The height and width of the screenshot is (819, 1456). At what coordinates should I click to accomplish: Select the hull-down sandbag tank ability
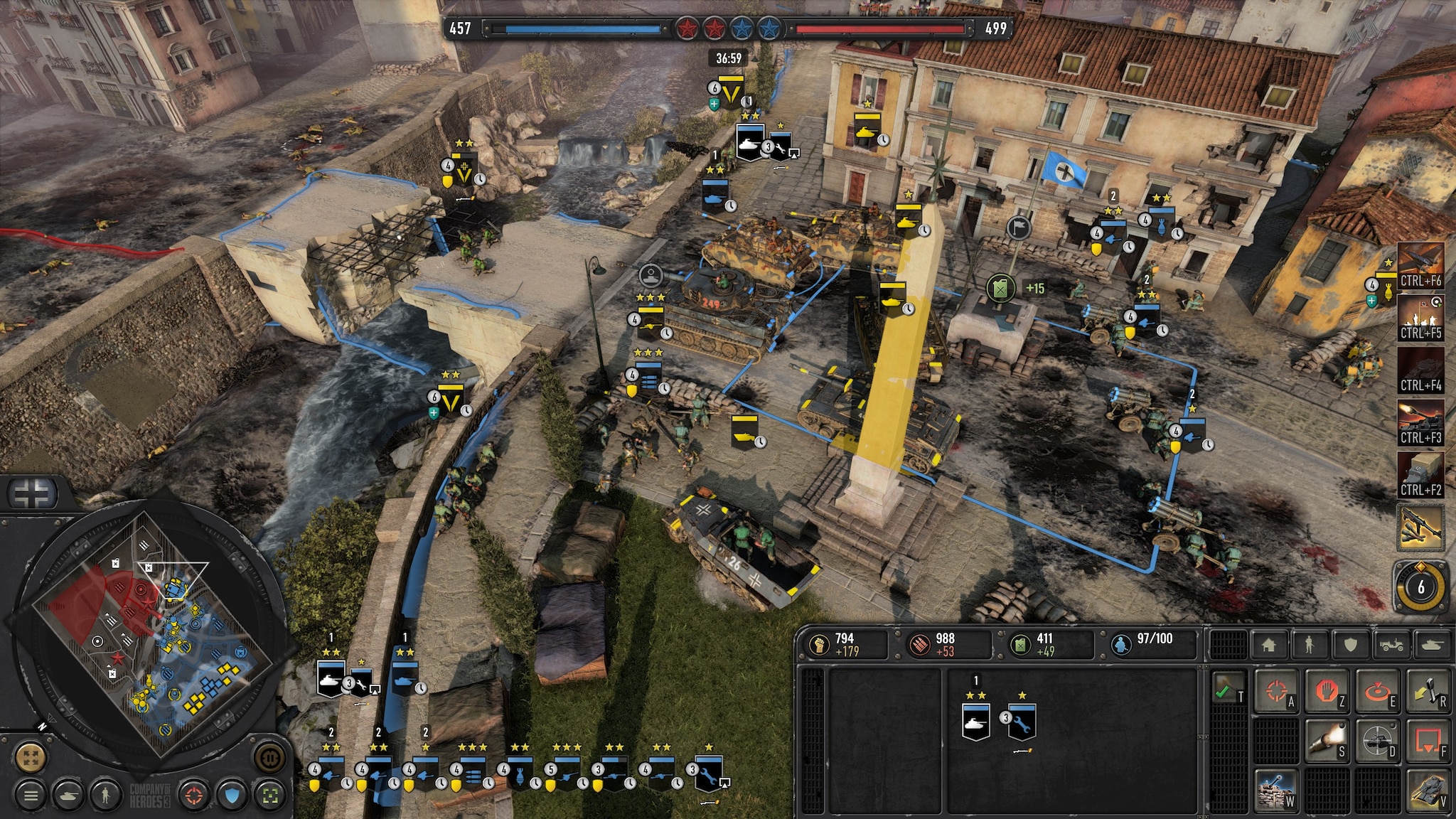1276,791
